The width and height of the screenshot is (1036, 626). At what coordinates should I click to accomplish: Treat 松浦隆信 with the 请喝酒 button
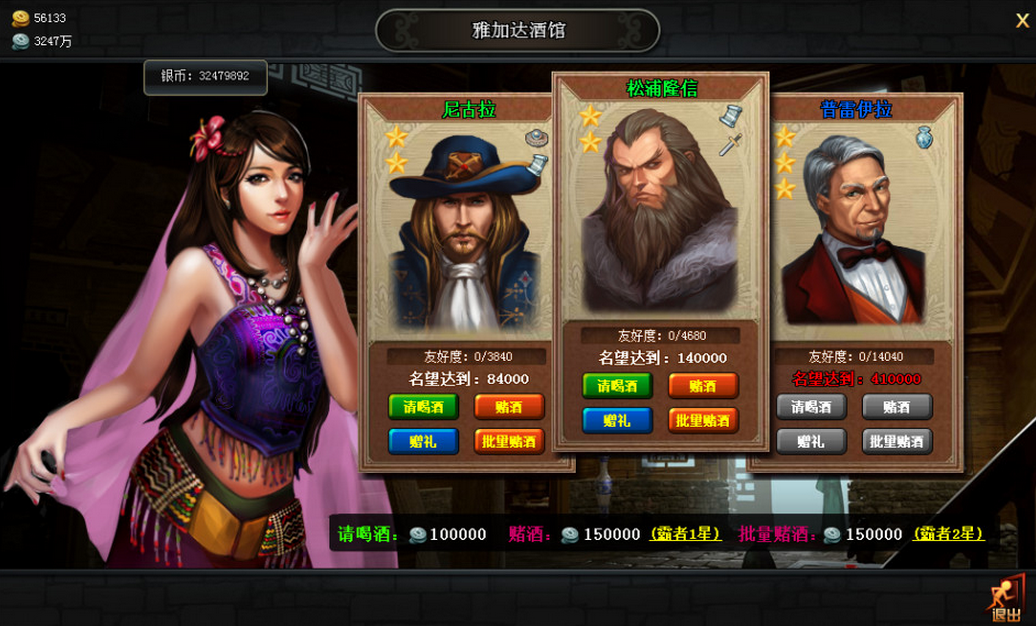[x=617, y=386]
